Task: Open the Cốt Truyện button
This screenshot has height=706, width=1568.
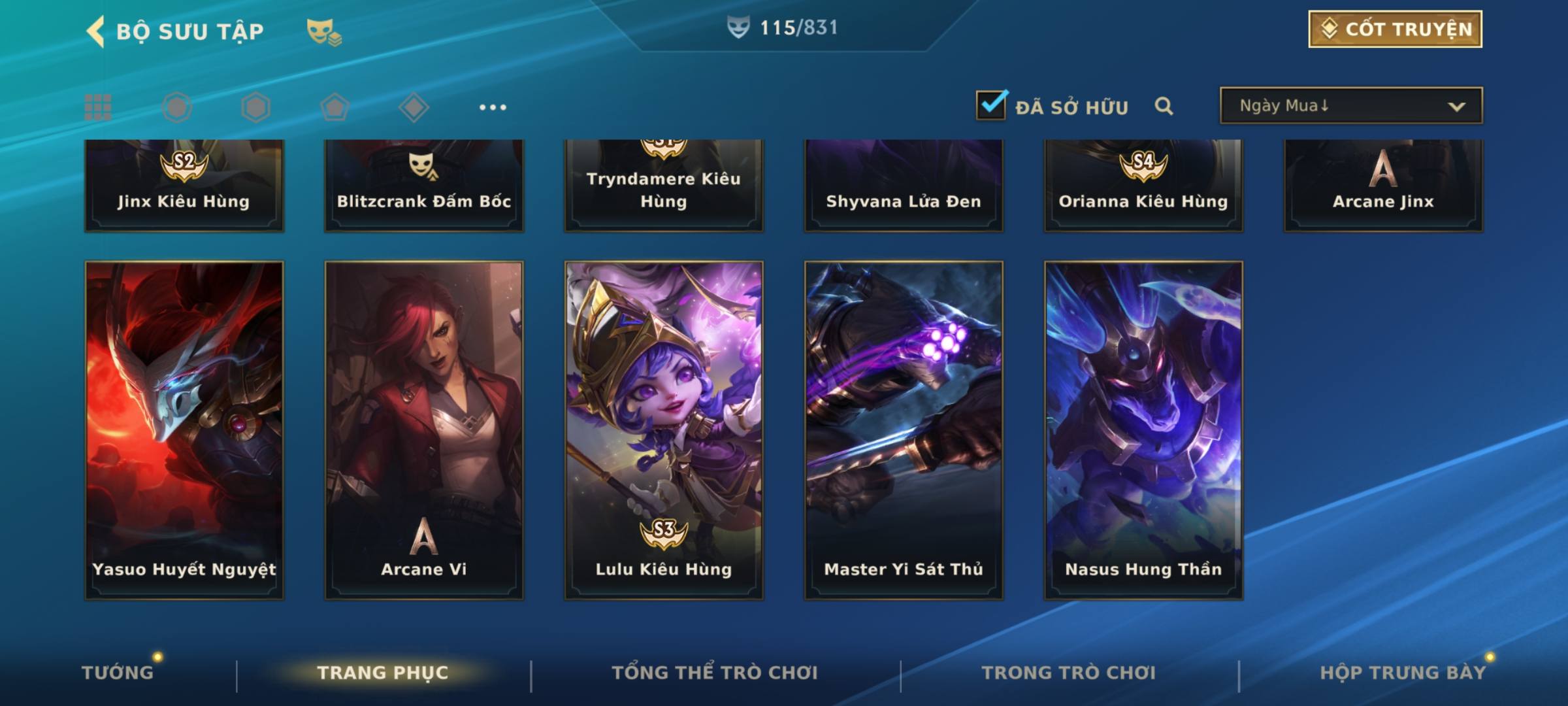Action: [x=1395, y=29]
